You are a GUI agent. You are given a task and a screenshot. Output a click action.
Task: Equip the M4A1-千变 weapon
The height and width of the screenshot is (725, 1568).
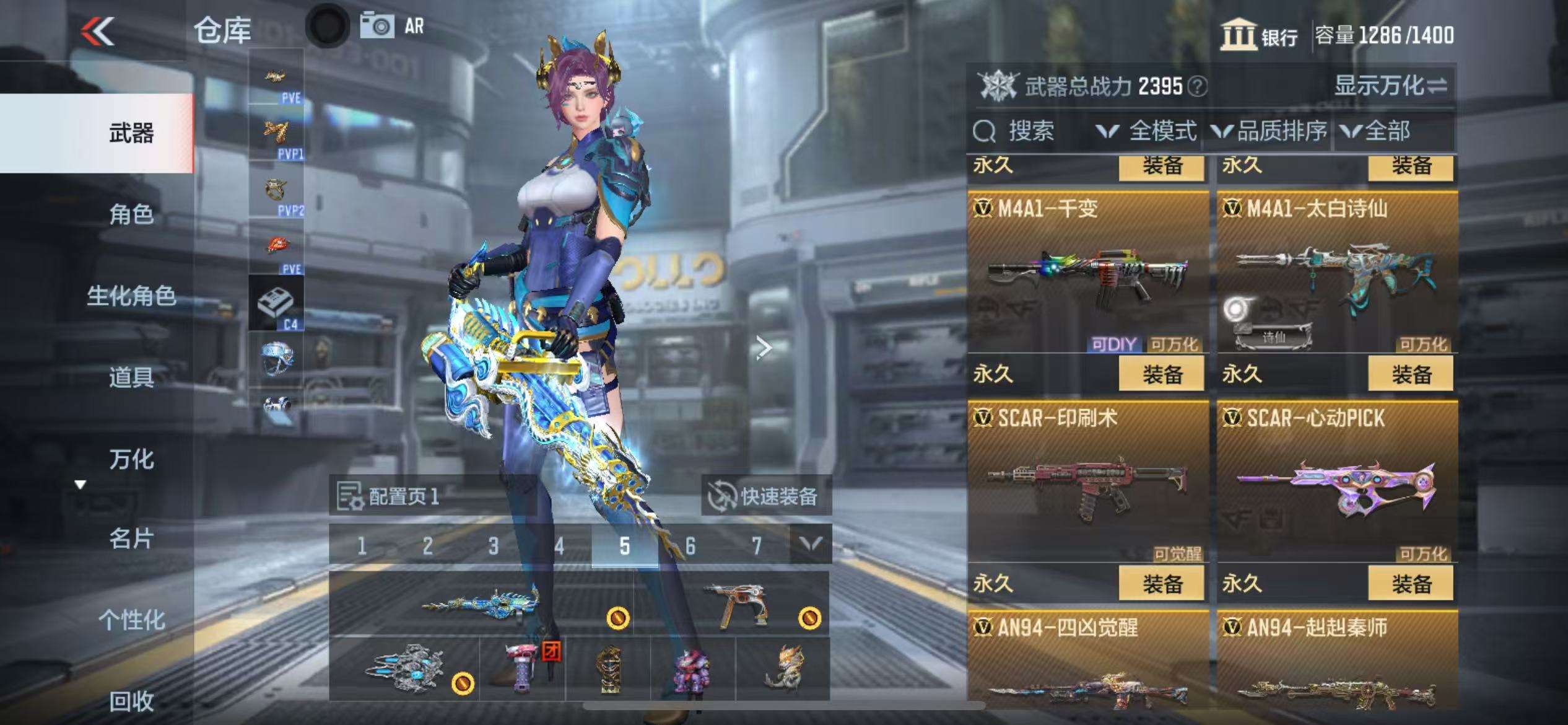coord(1162,374)
